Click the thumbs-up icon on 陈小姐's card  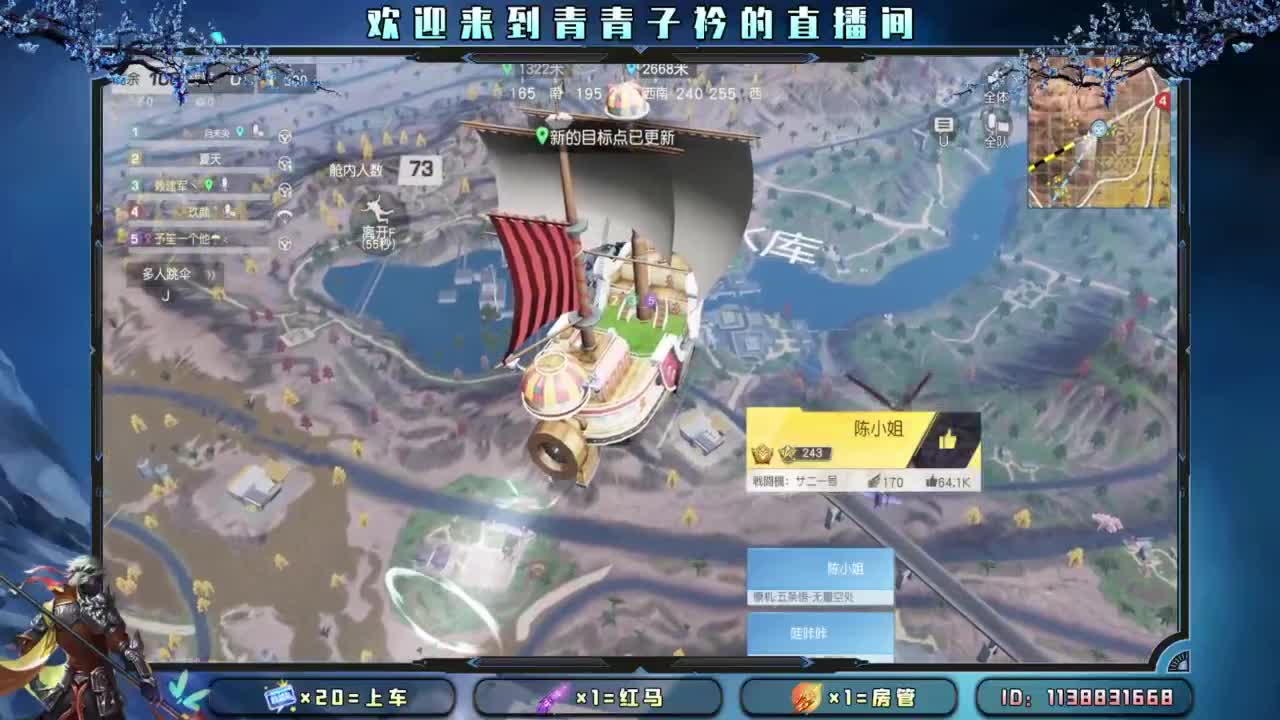point(949,437)
